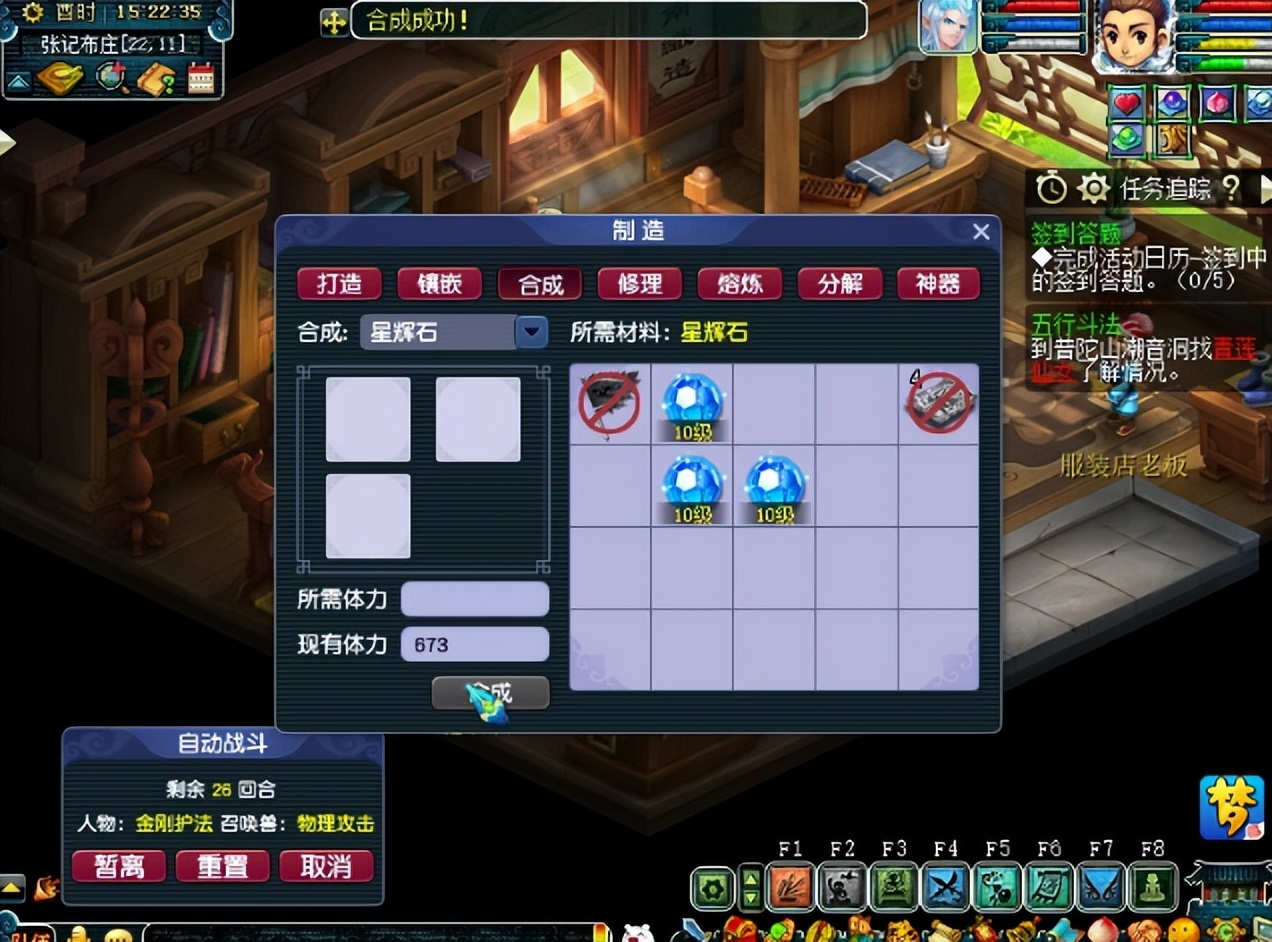Go to the 分解 tab
The height and width of the screenshot is (942, 1272).
click(840, 284)
